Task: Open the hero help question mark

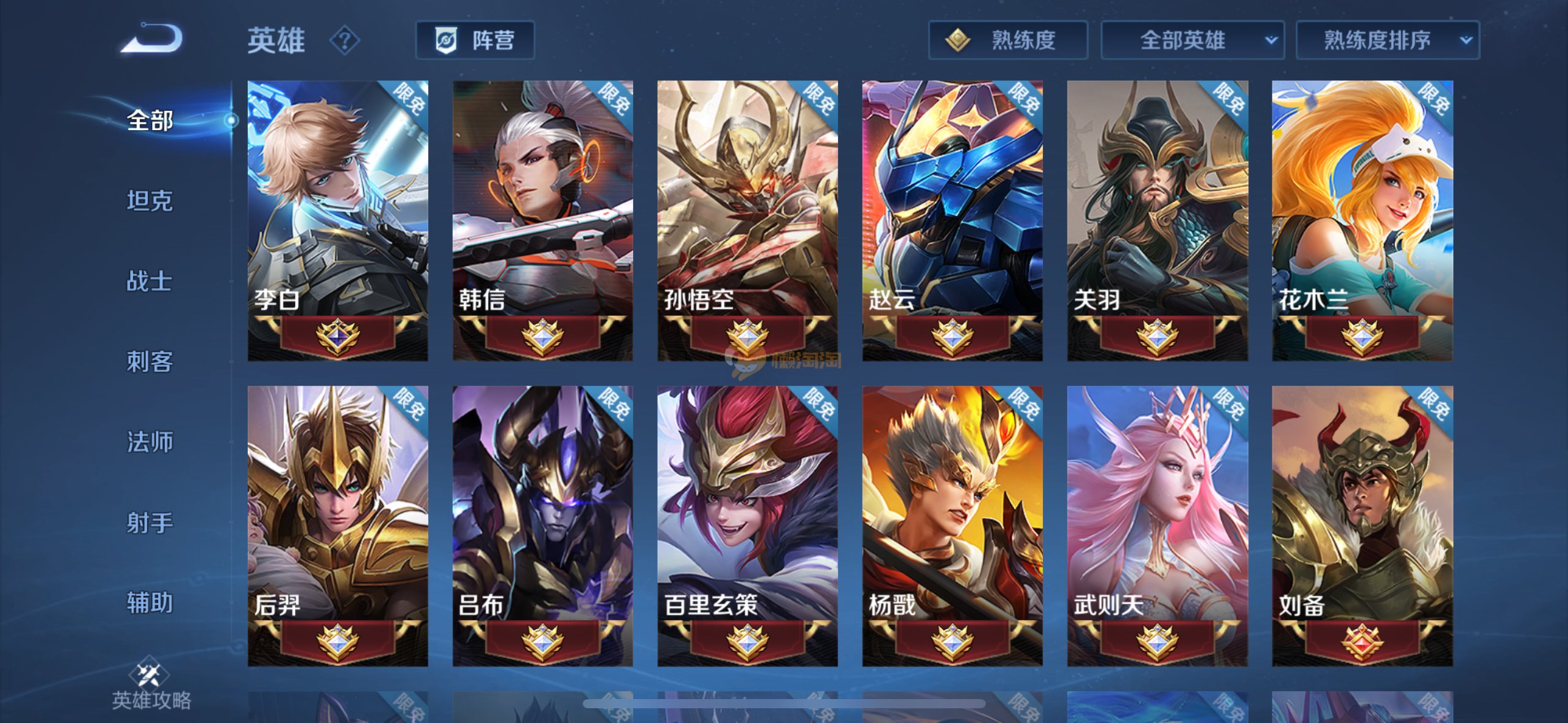Action: point(344,40)
